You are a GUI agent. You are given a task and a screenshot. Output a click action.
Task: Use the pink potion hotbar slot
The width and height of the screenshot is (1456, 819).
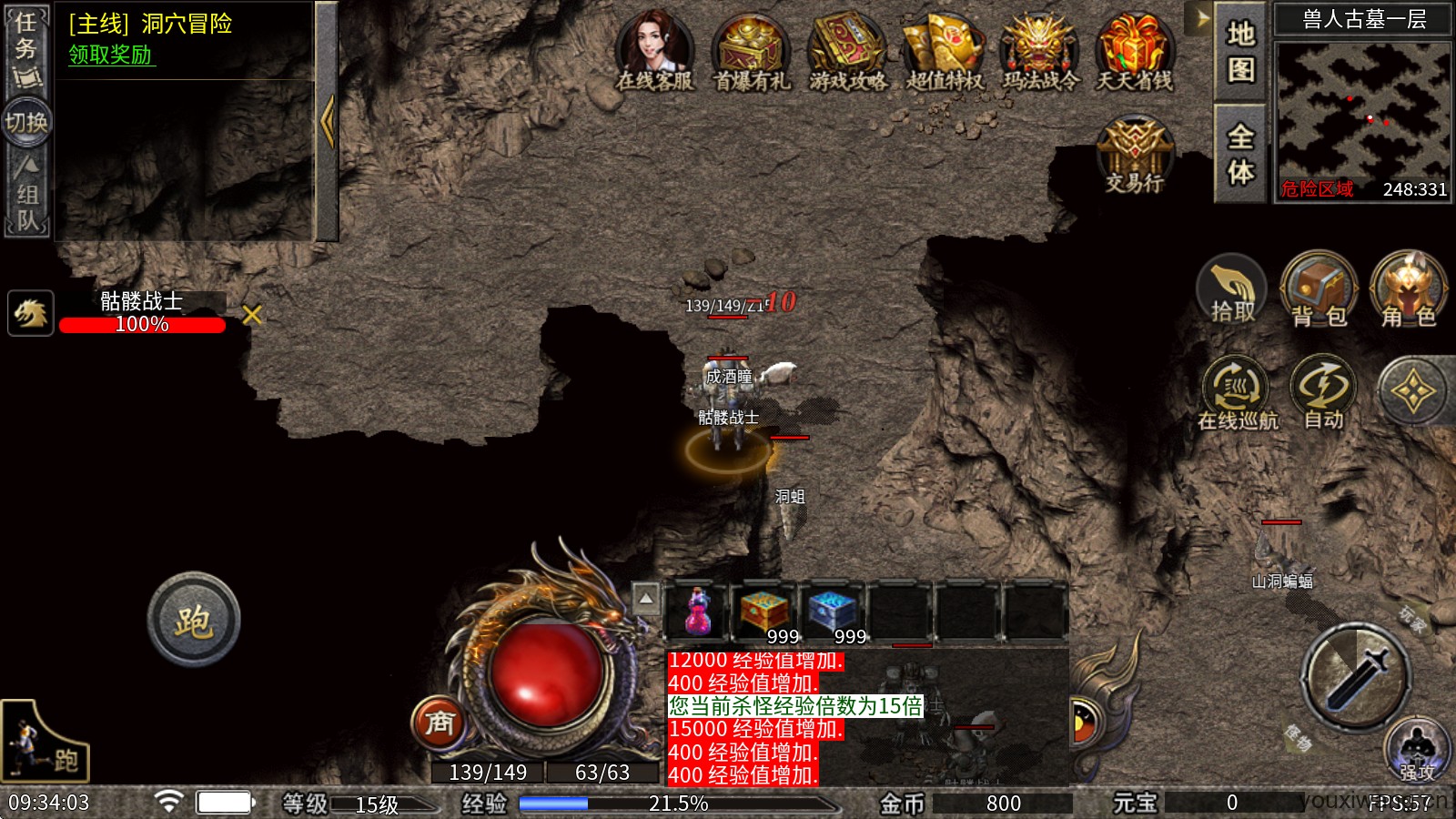coord(697,612)
